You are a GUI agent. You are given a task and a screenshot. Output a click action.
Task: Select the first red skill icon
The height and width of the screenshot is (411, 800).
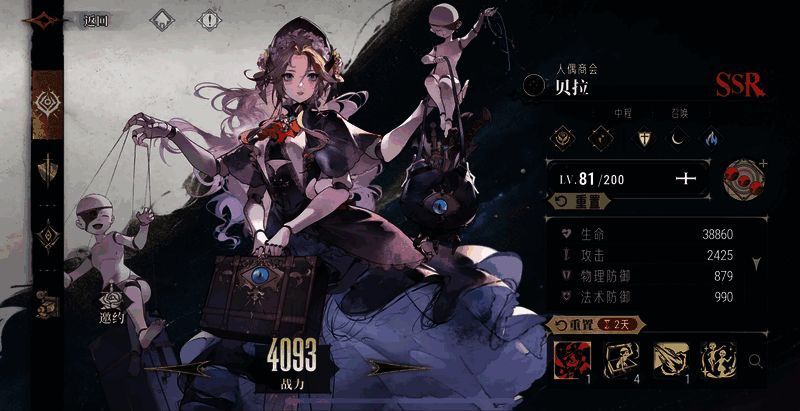pyautogui.click(x=571, y=357)
